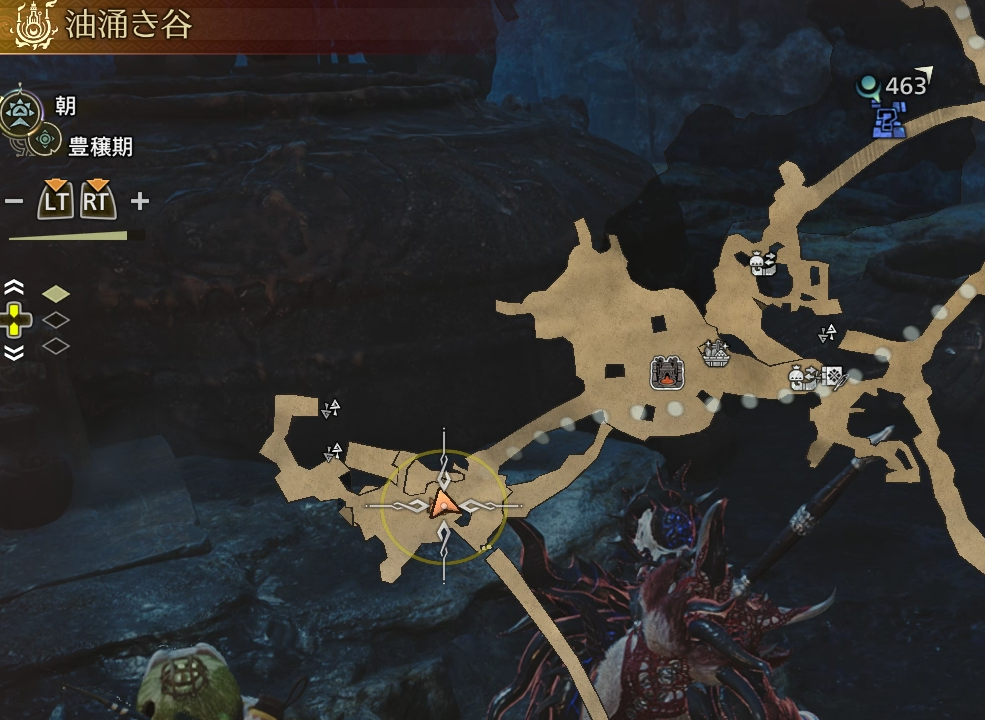
Task: Click the map zoom-out minus button
Action: pos(14,201)
